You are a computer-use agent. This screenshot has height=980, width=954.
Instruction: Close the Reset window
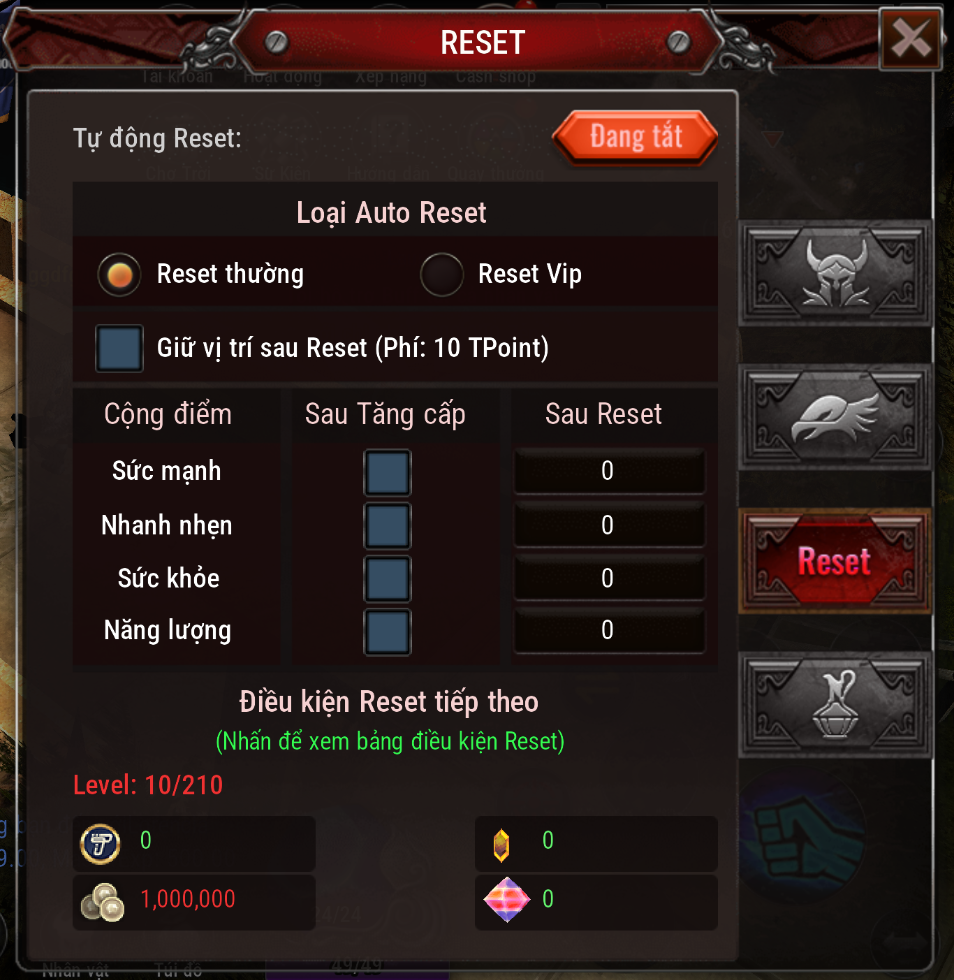(911, 39)
